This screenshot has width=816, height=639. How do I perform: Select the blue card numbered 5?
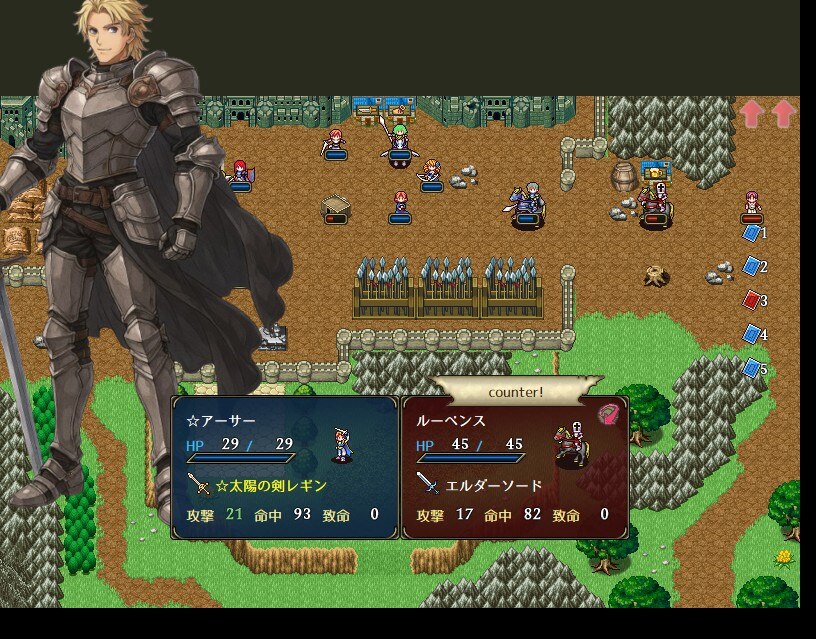point(752,368)
